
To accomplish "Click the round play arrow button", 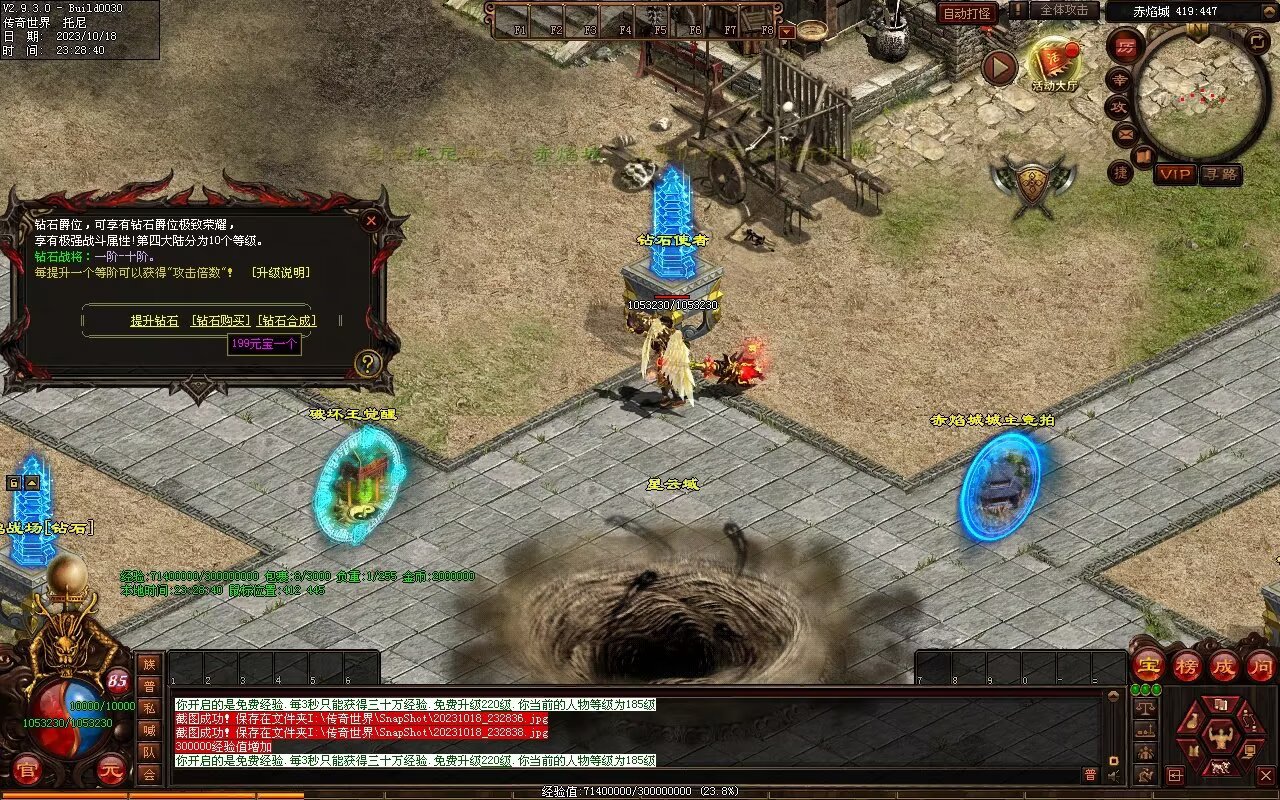I will click(x=998, y=67).
